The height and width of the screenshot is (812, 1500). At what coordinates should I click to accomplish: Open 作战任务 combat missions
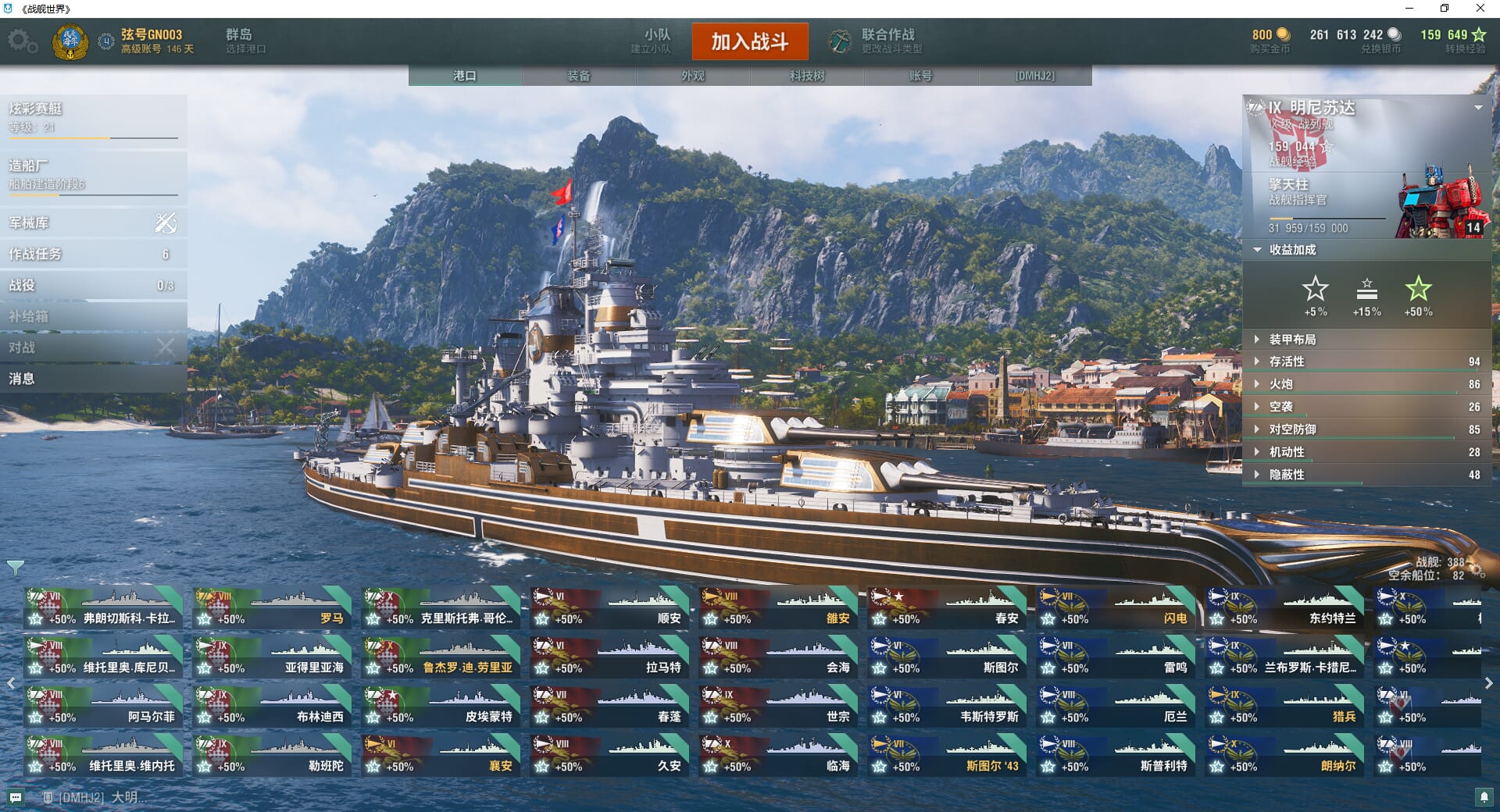[x=93, y=255]
